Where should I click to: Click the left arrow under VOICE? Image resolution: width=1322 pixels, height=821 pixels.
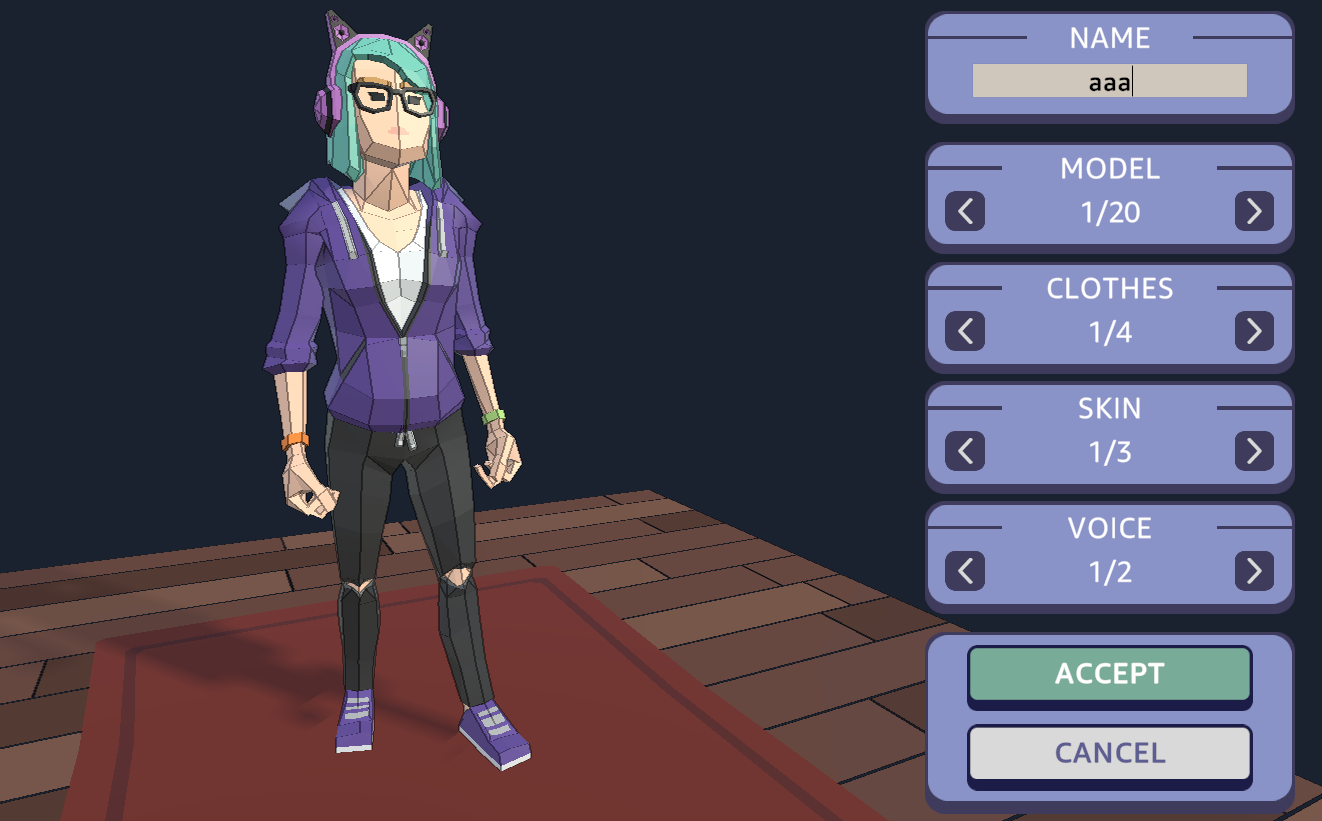[x=963, y=571]
